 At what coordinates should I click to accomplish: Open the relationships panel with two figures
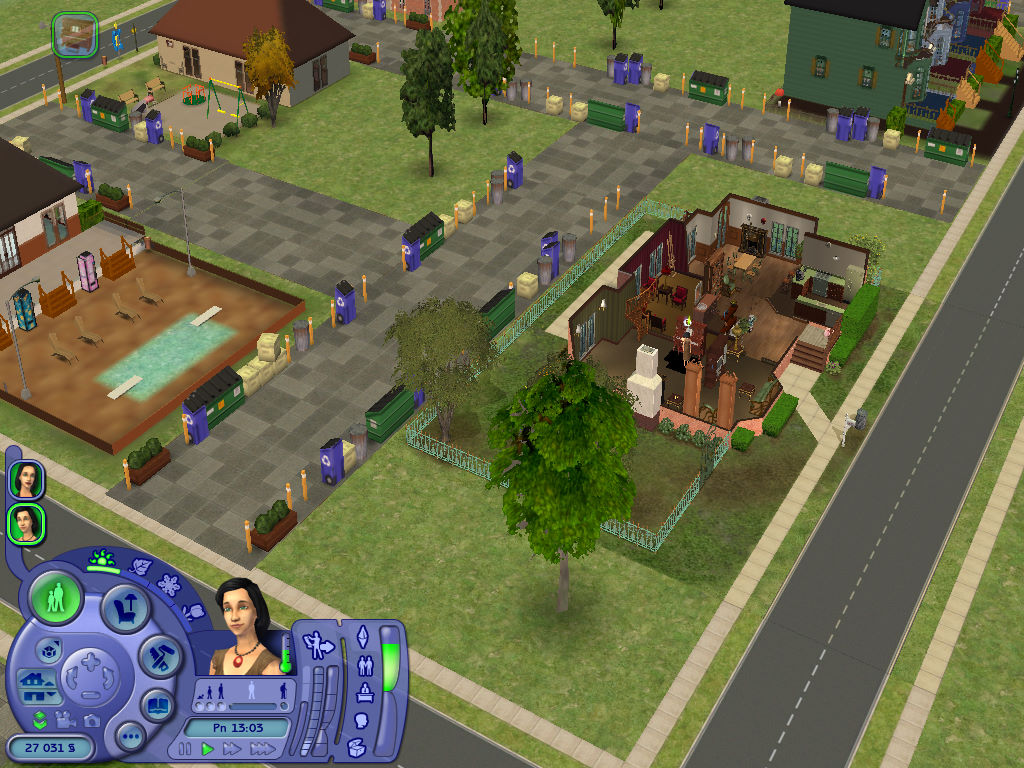(x=364, y=663)
